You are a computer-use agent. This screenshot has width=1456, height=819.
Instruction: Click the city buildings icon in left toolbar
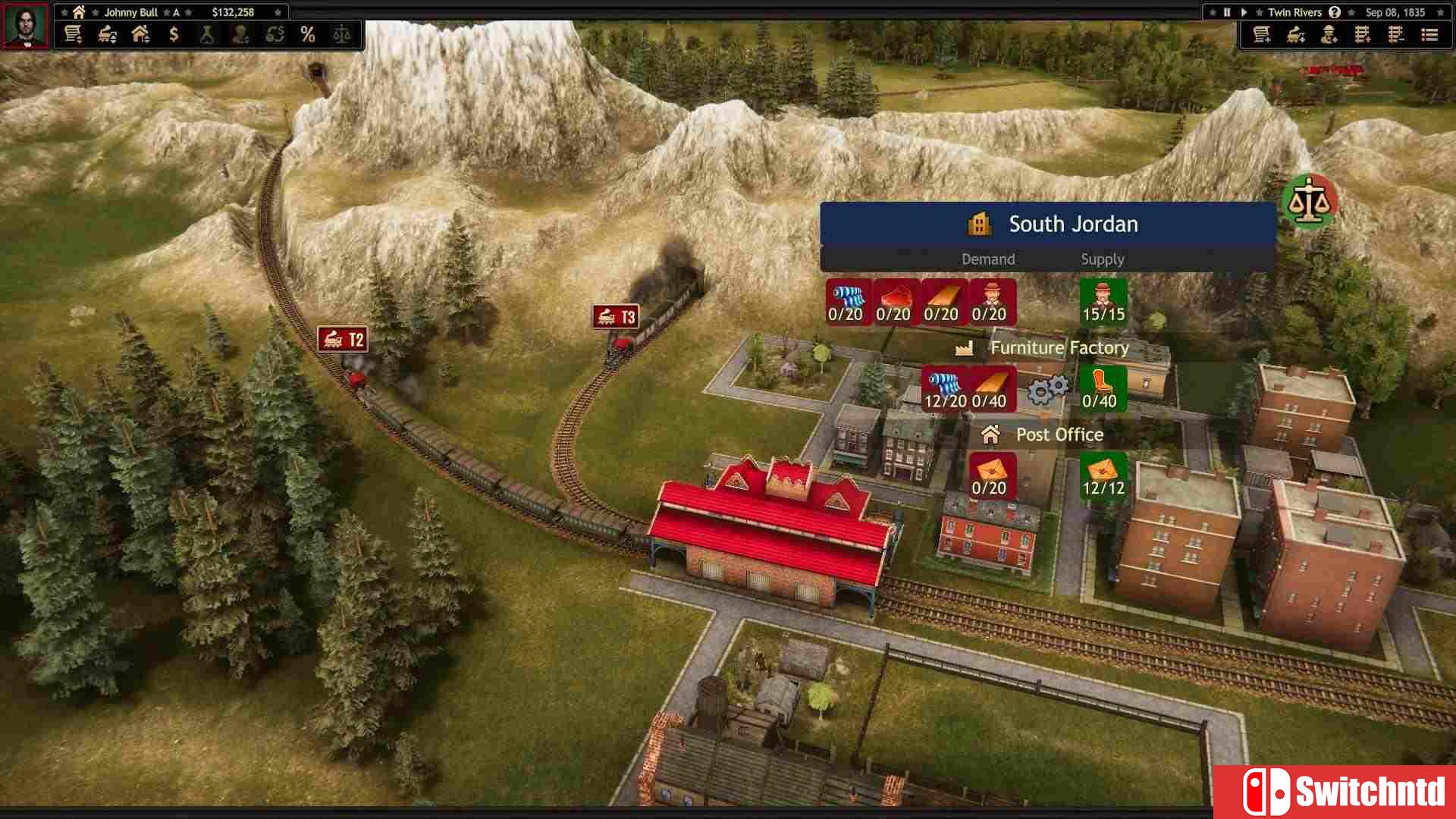[x=140, y=34]
